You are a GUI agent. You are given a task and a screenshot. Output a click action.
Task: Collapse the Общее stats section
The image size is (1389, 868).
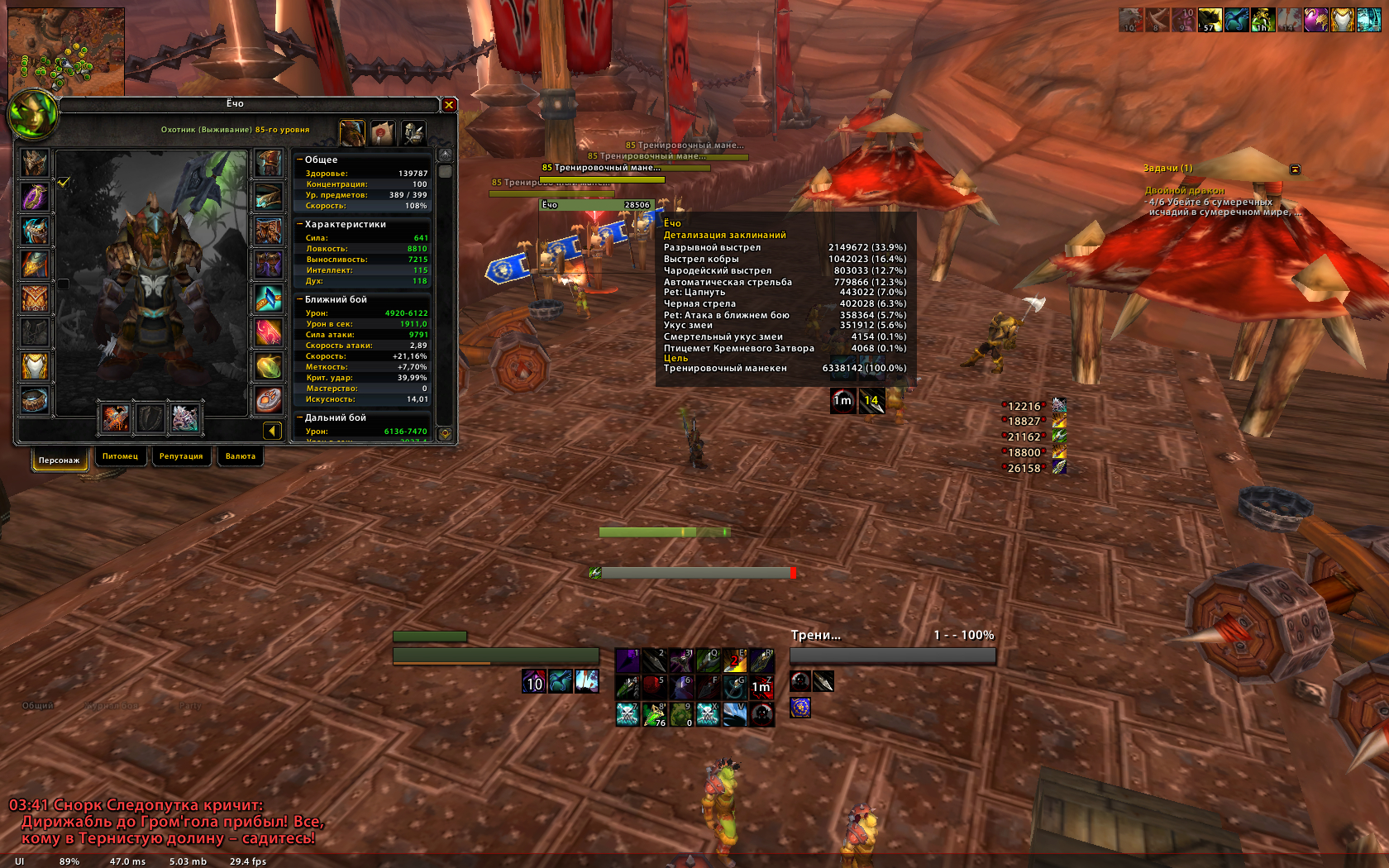pos(299,160)
